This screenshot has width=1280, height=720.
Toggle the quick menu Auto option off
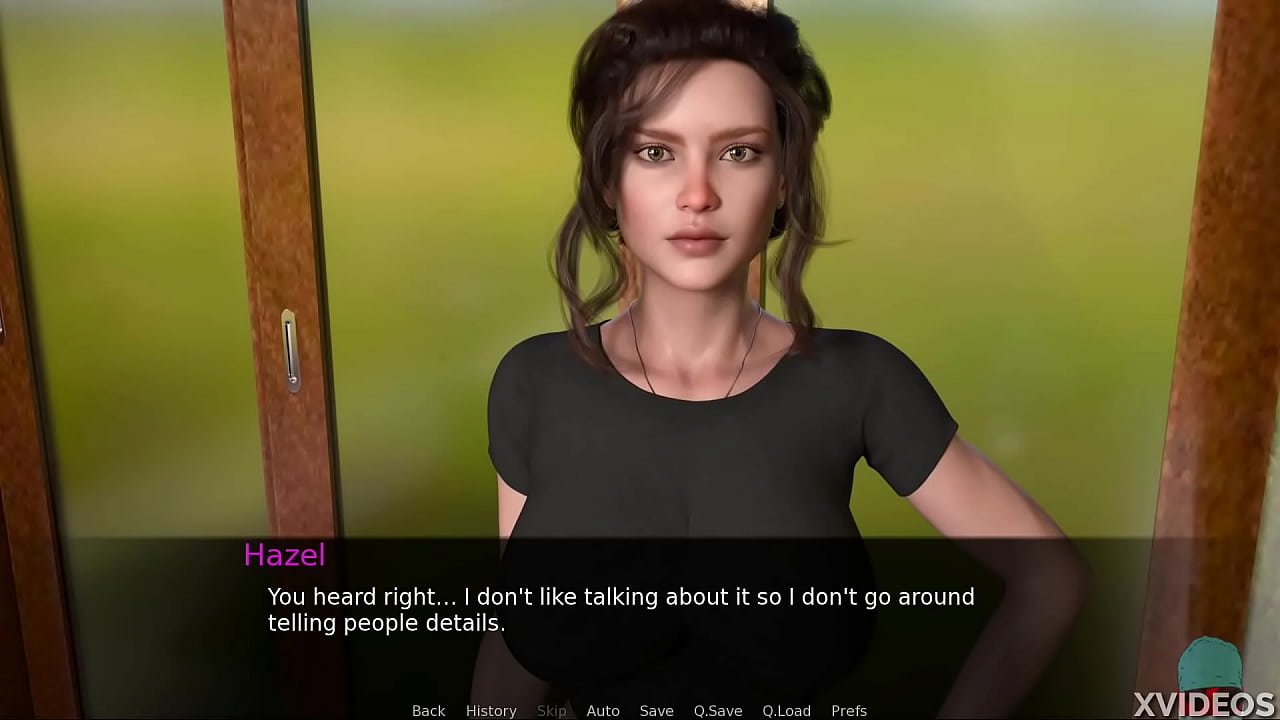(603, 710)
